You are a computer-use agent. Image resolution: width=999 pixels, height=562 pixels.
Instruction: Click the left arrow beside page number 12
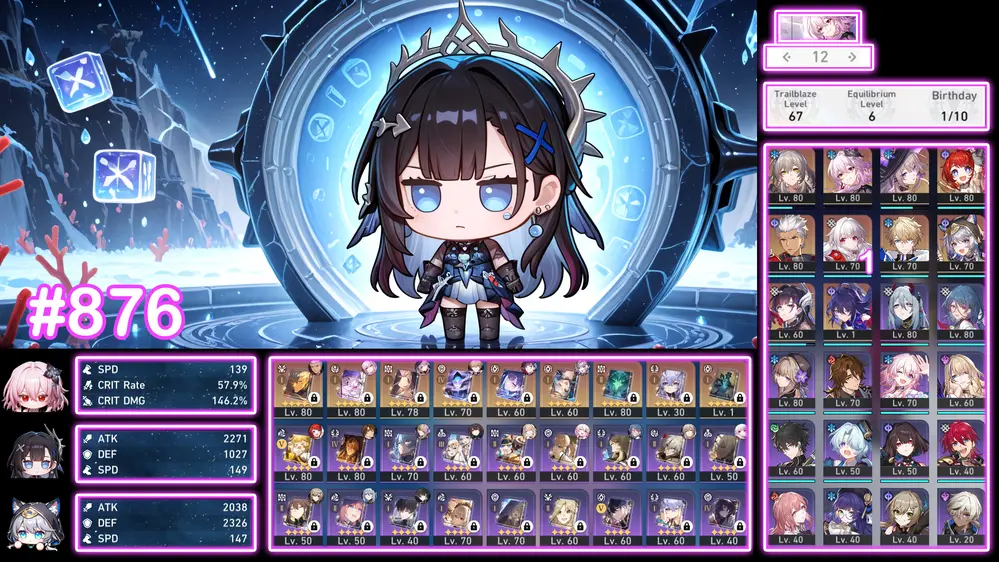pos(787,57)
